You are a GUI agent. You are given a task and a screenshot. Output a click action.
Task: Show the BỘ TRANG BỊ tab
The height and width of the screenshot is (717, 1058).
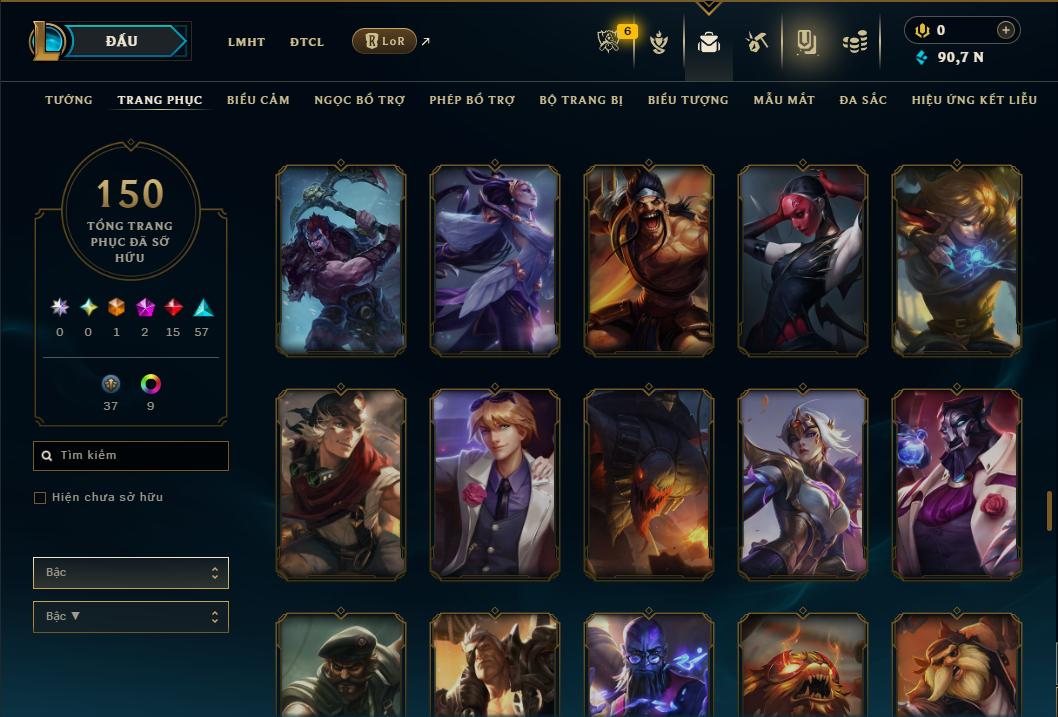pyautogui.click(x=581, y=100)
